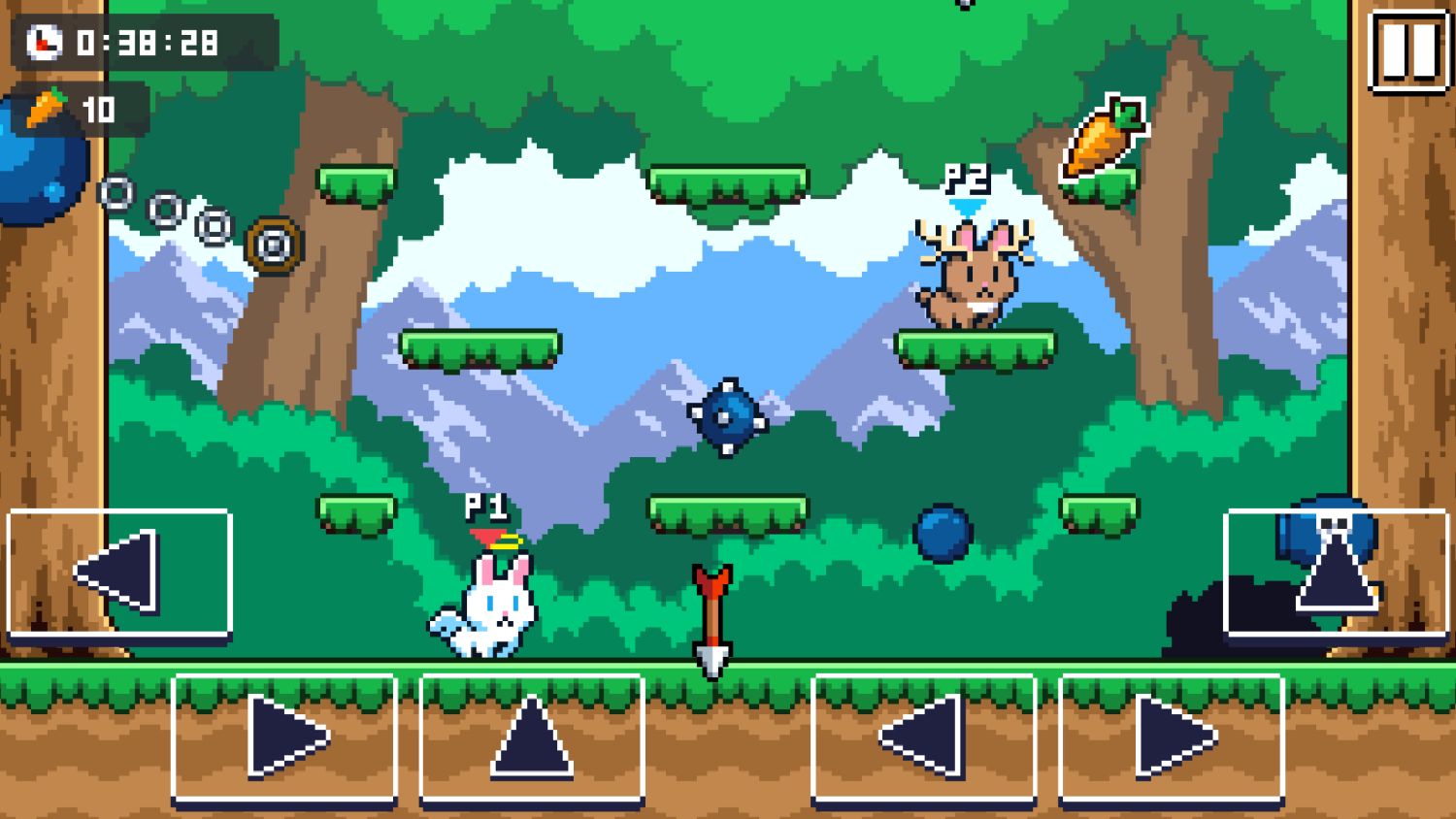Click the carrot count number 10
This screenshot has height=819, width=1456.
100,110
